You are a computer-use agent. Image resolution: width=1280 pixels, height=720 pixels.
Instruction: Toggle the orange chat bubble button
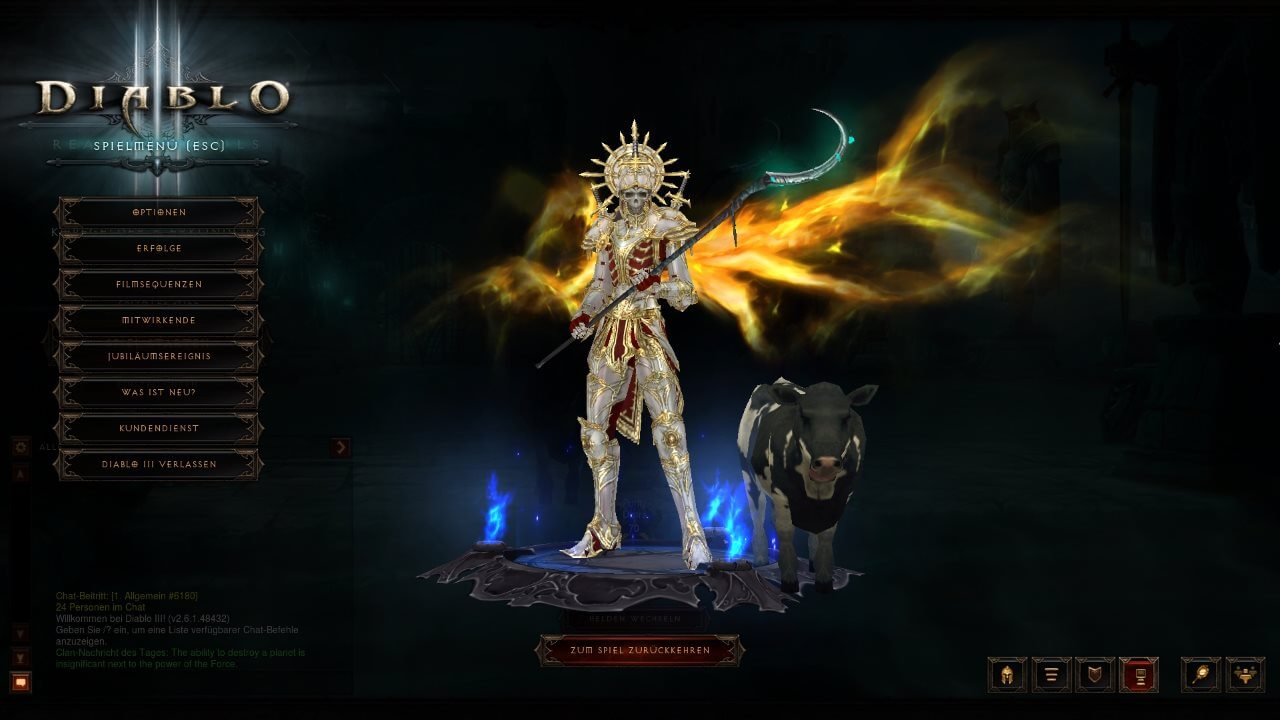point(21,682)
